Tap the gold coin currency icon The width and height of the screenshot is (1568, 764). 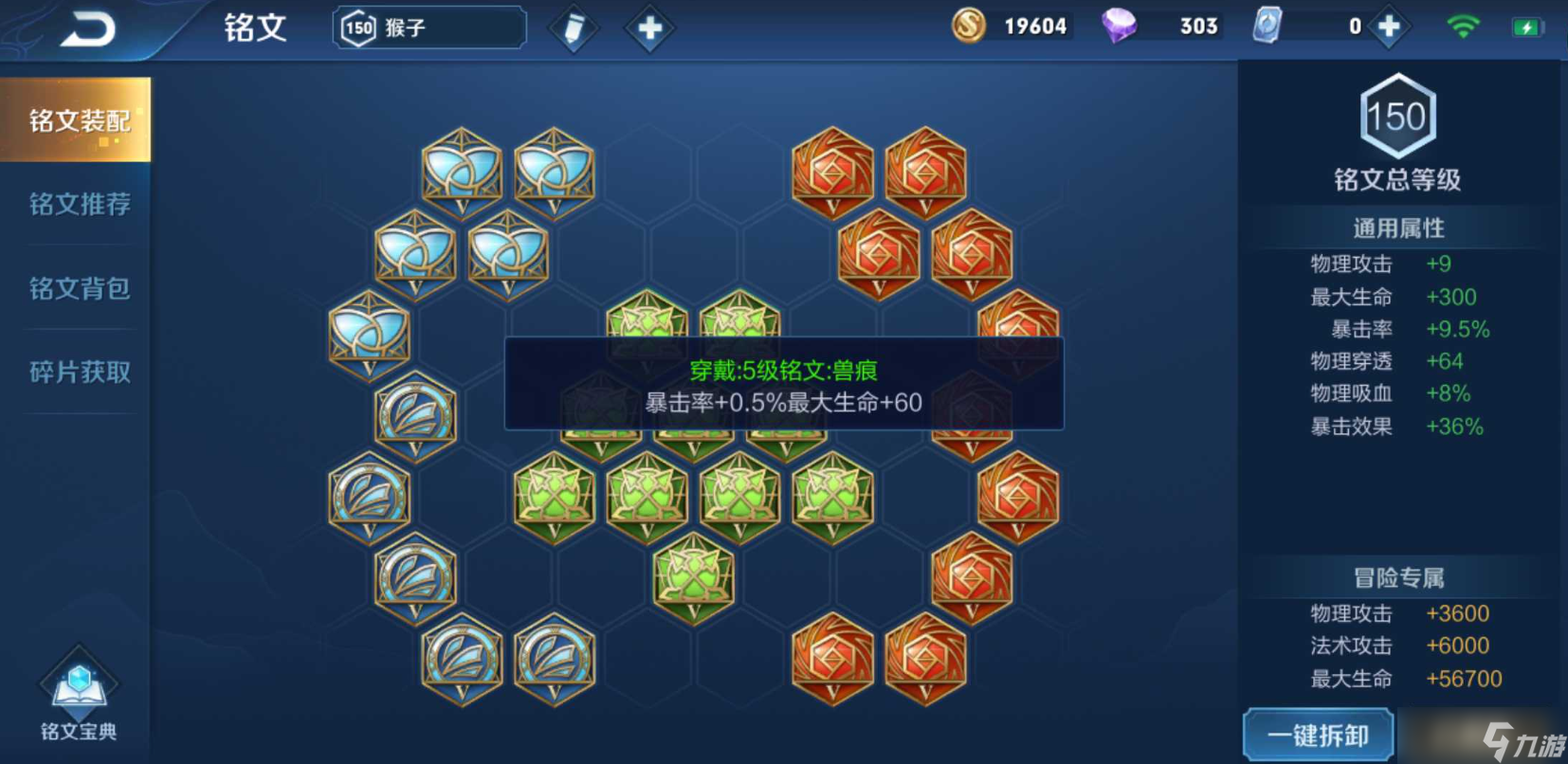pyautogui.click(x=967, y=27)
